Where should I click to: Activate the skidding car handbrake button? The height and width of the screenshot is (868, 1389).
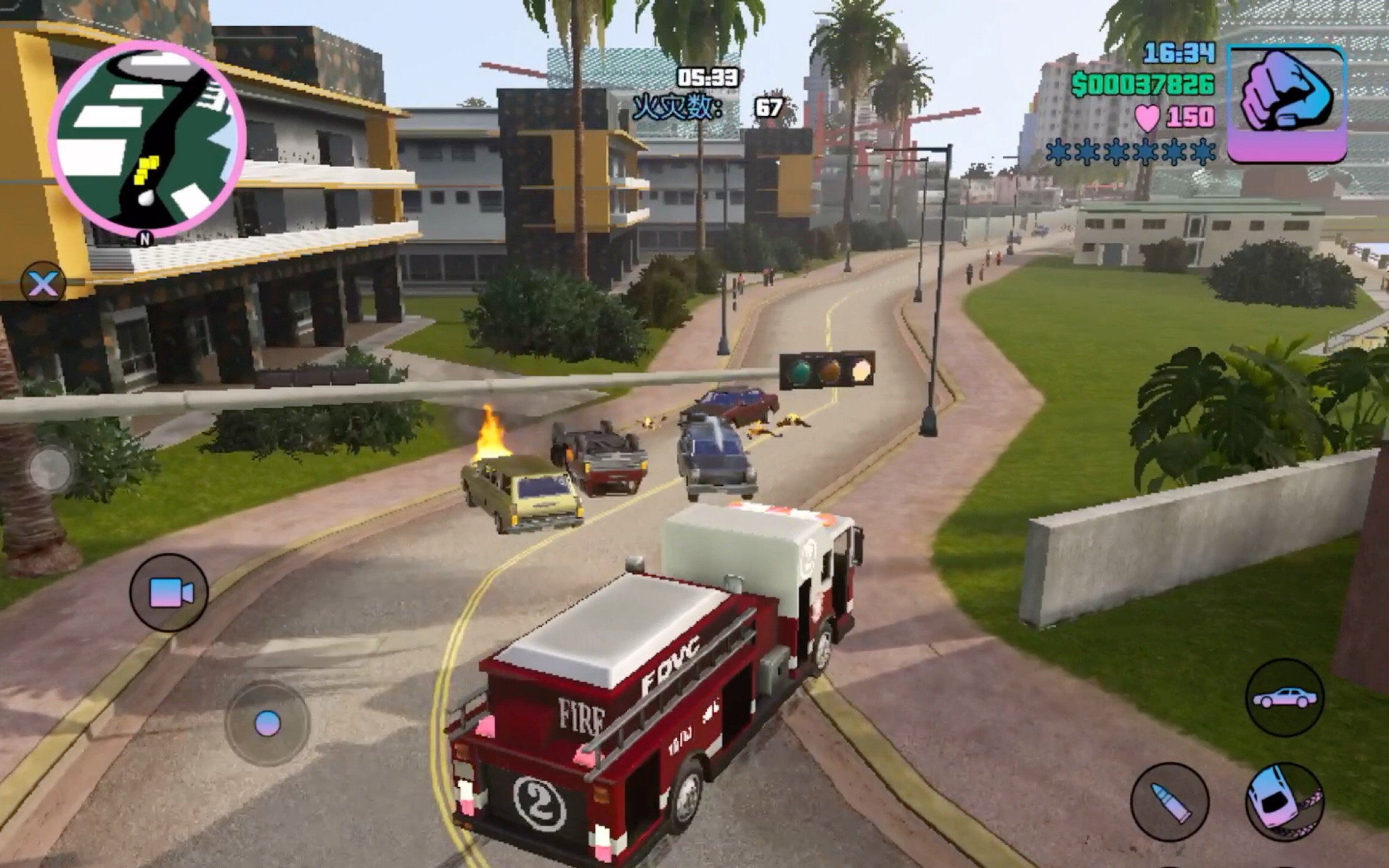(1284, 802)
